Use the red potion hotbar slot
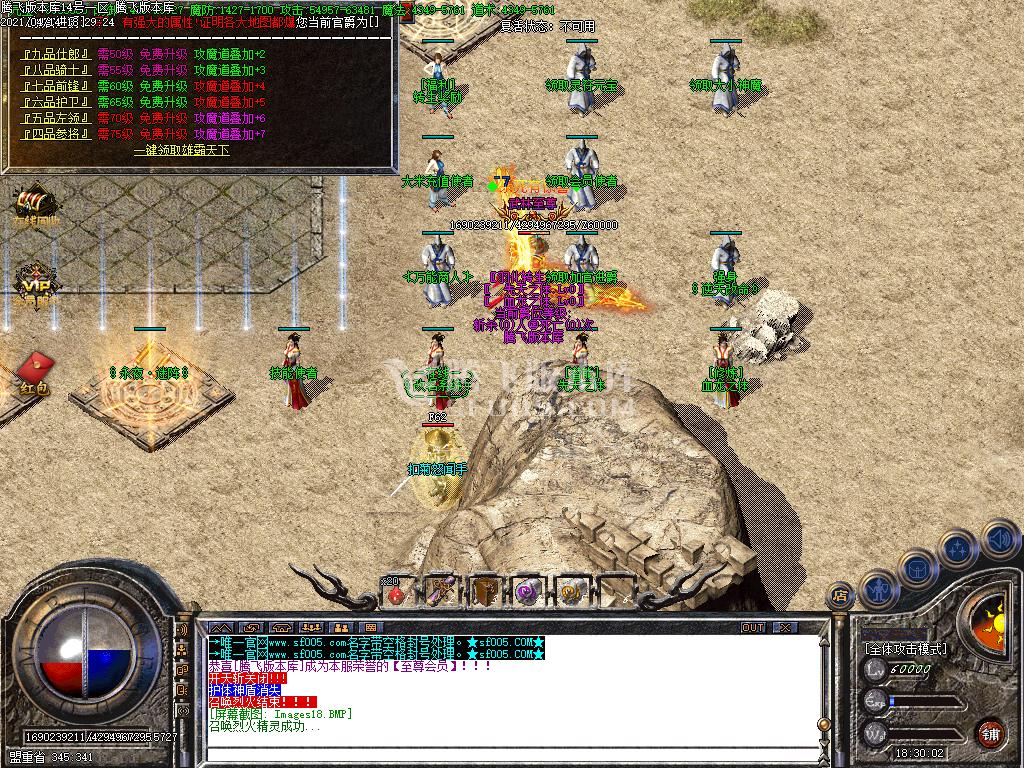Image resolution: width=1024 pixels, height=768 pixels. click(x=397, y=593)
